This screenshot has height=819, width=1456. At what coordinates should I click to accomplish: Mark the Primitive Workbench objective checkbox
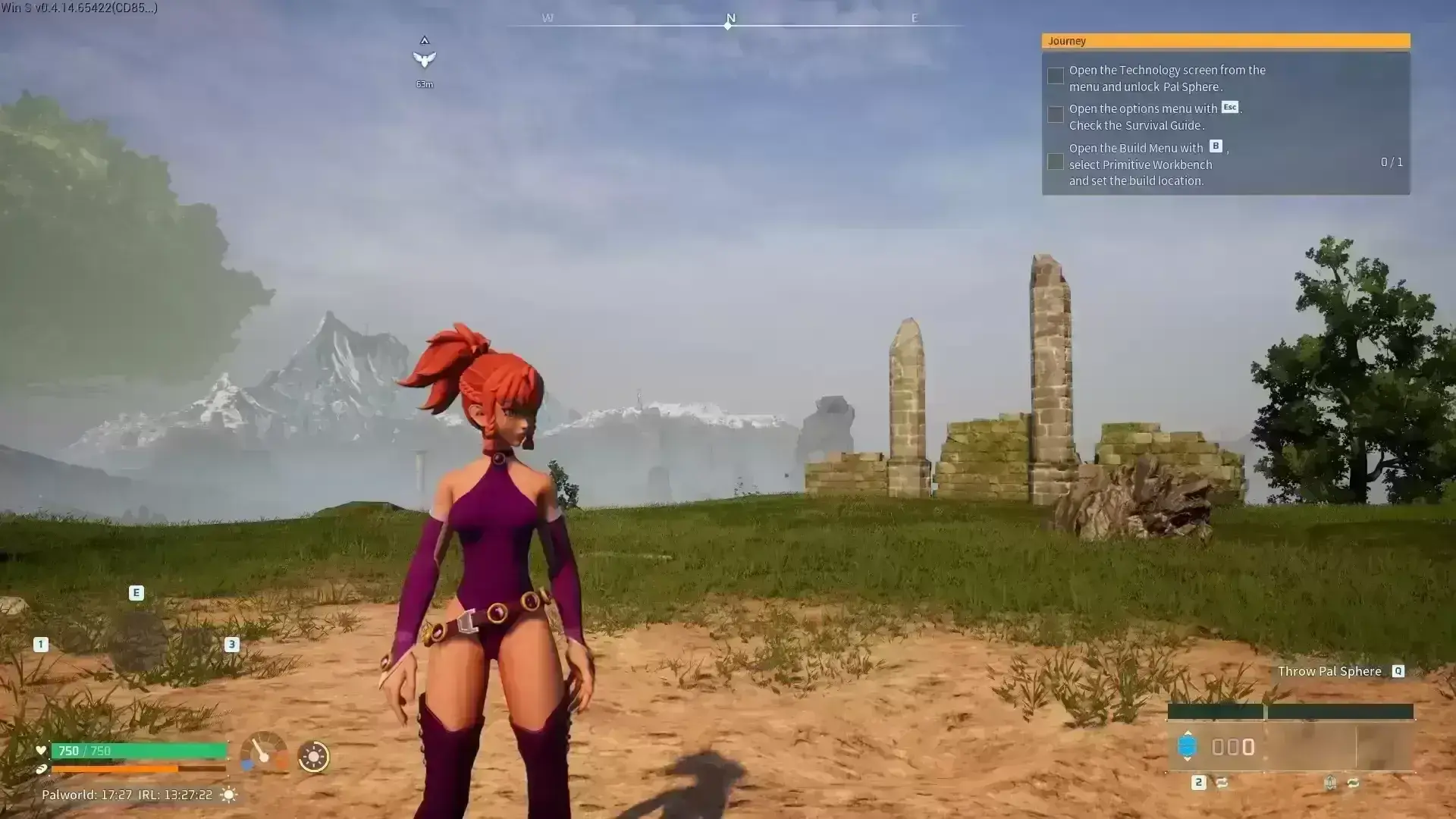(x=1055, y=162)
